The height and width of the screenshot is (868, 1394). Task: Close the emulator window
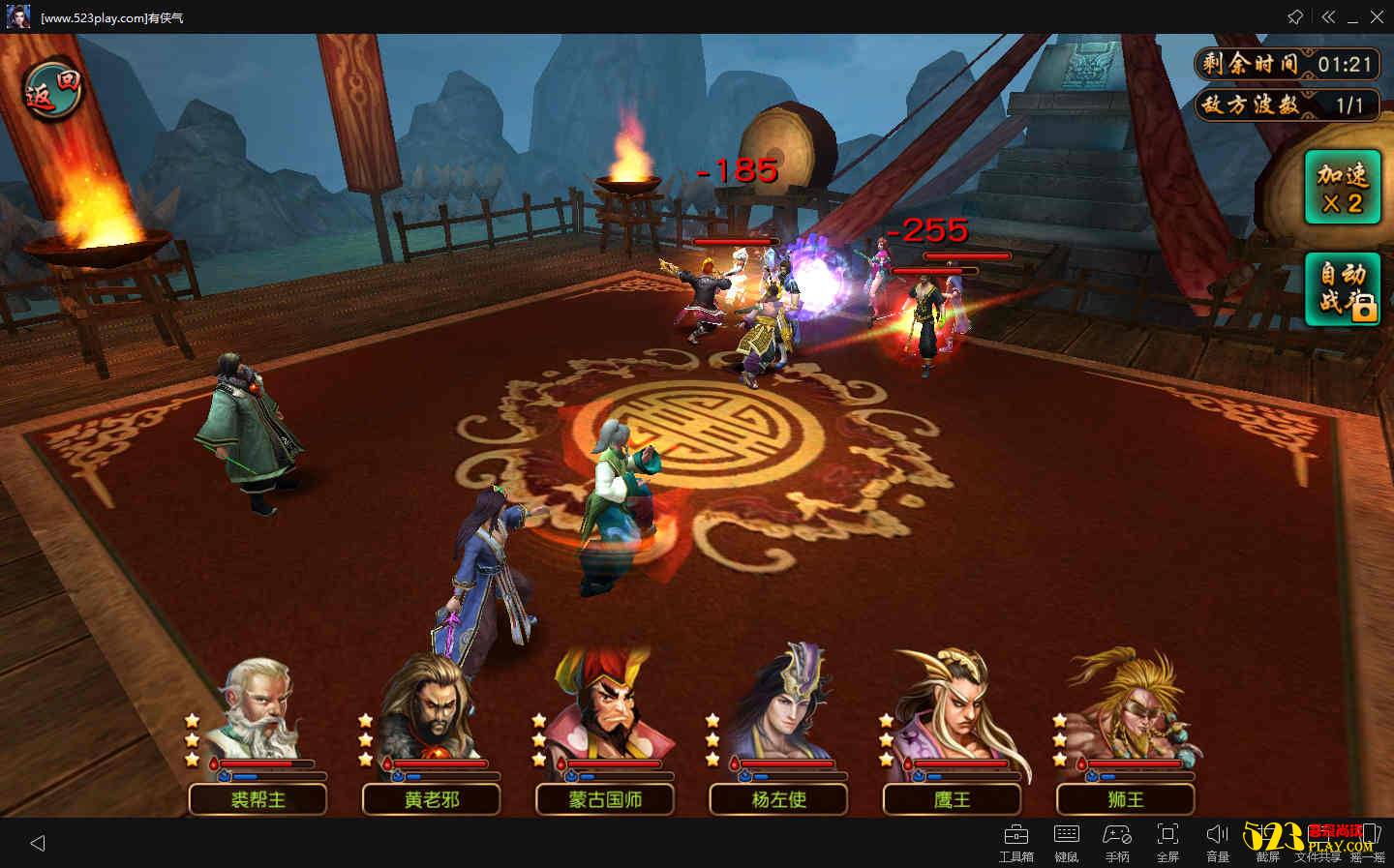(x=1378, y=17)
